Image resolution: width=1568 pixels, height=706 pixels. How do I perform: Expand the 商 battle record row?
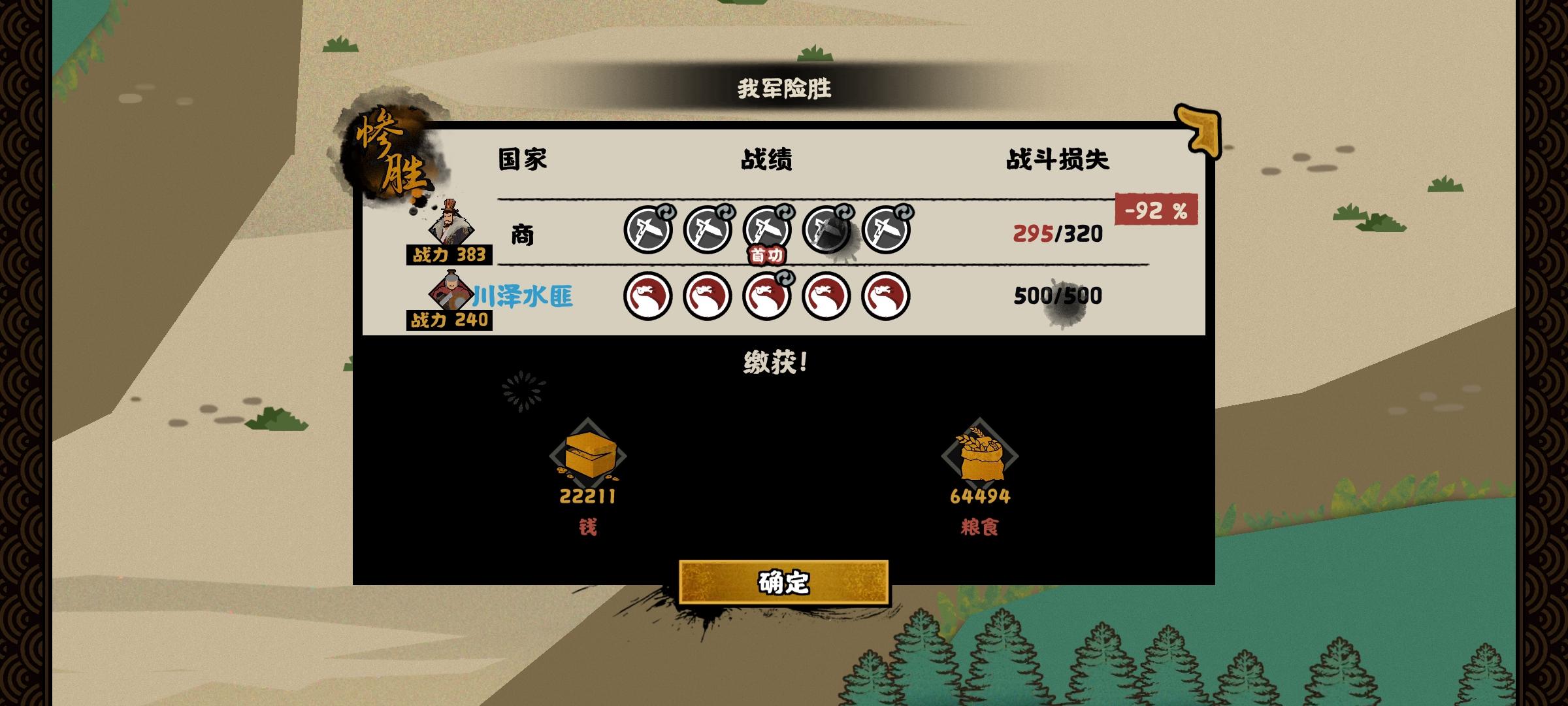click(x=523, y=235)
